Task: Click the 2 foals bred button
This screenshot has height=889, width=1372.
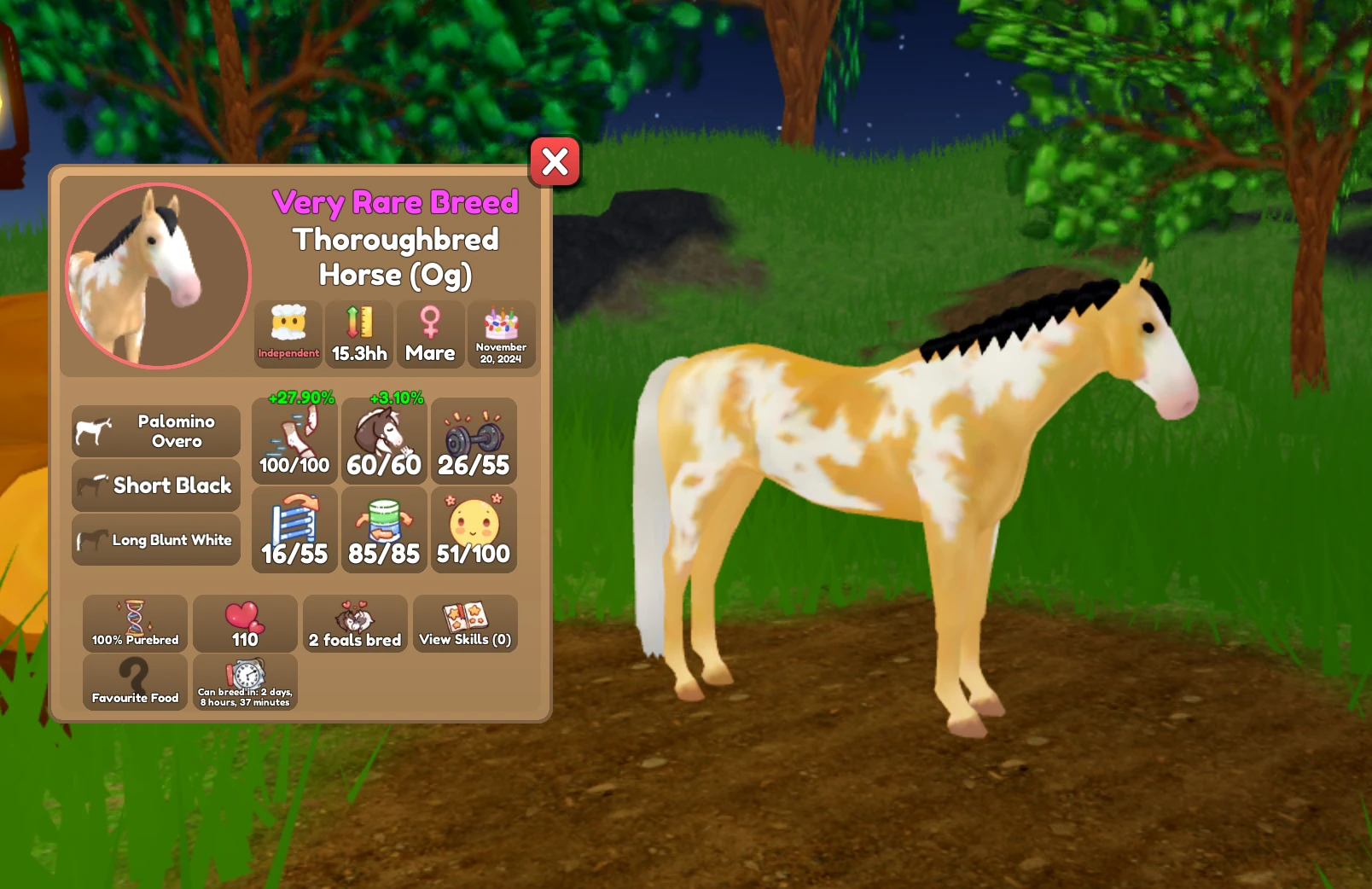Action: coord(355,624)
